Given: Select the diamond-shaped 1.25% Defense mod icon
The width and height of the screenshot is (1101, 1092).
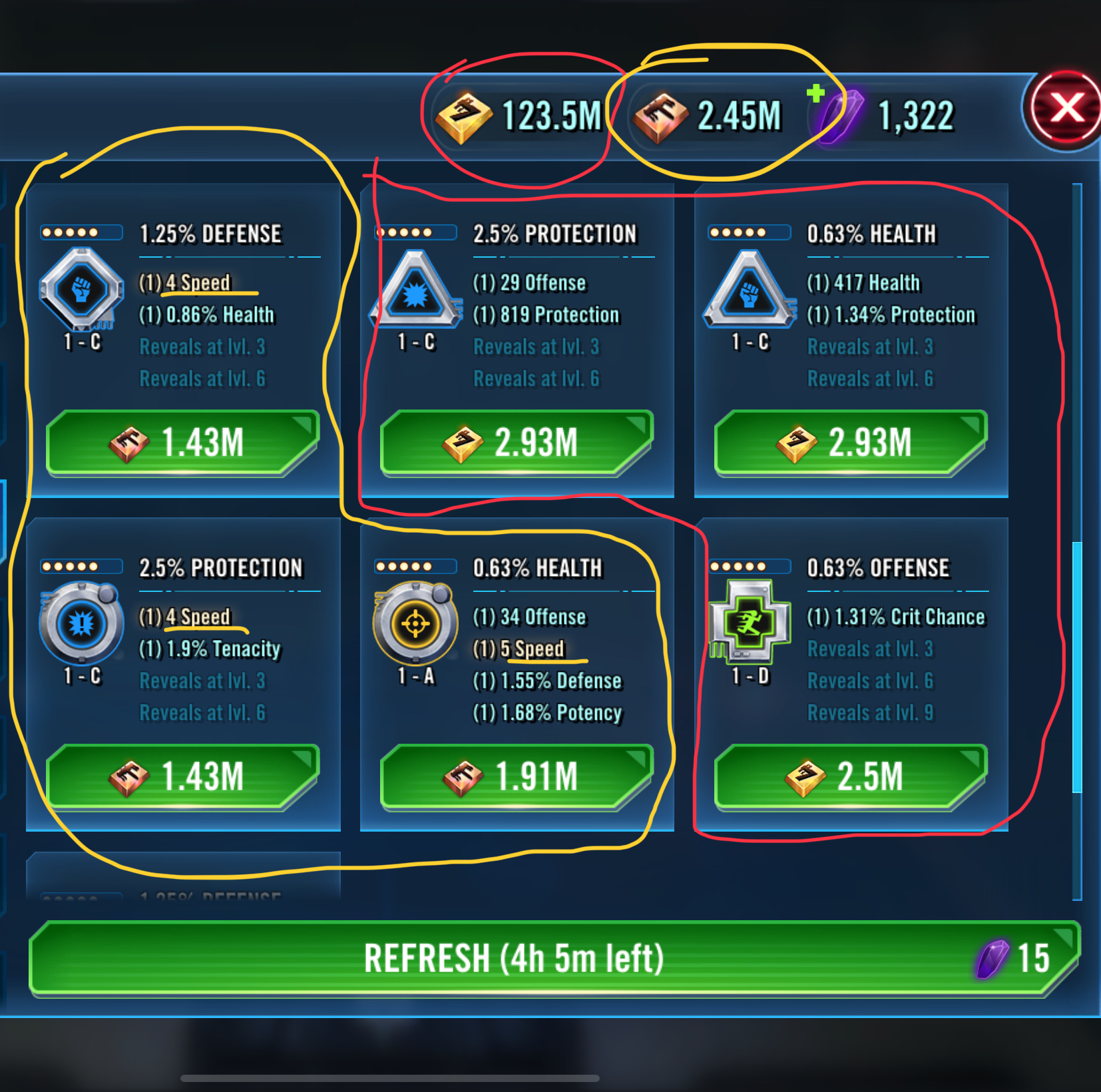Looking at the screenshot, I should 82,289.
